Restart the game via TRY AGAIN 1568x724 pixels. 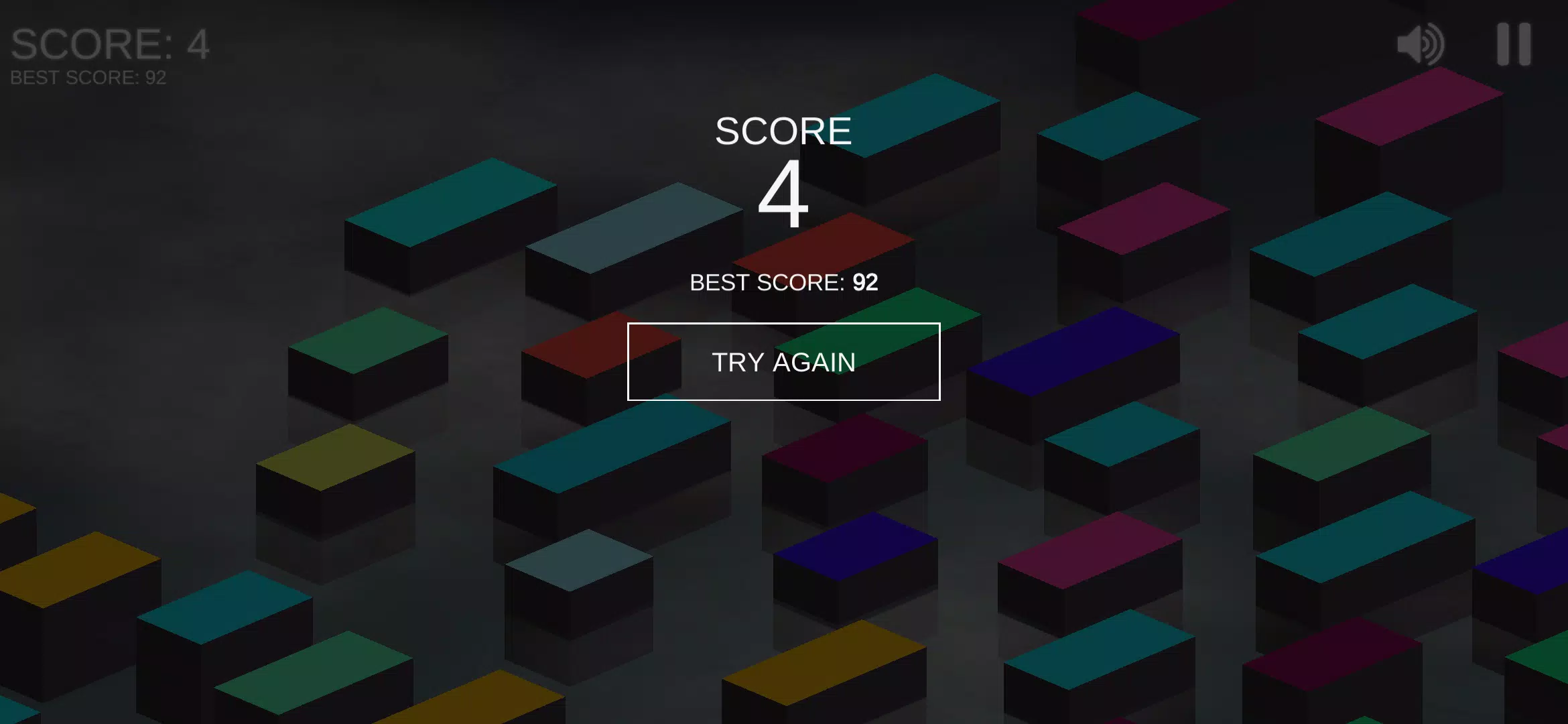click(784, 362)
